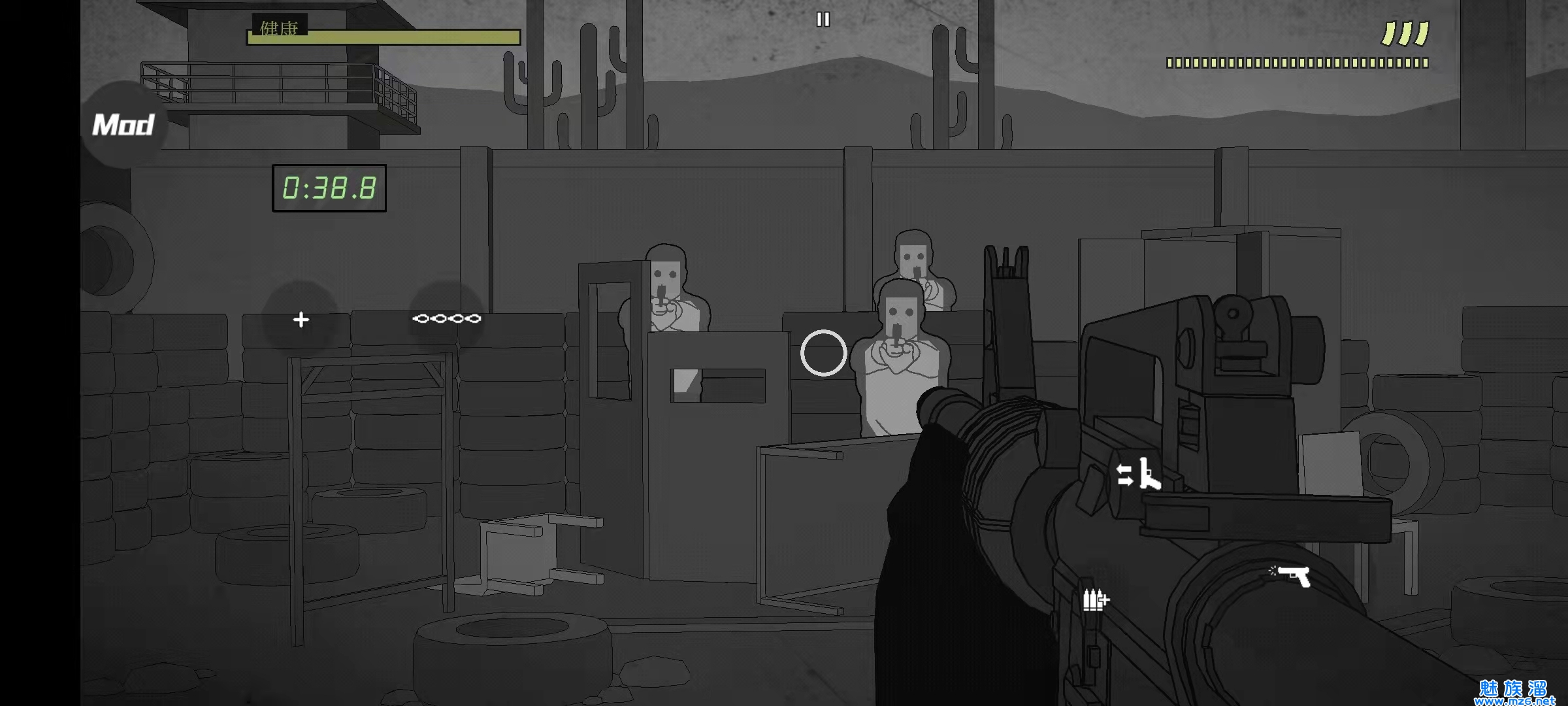The width and height of the screenshot is (1568, 706).
Task: Reload using the bullets icon
Action: tap(1095, 599)
